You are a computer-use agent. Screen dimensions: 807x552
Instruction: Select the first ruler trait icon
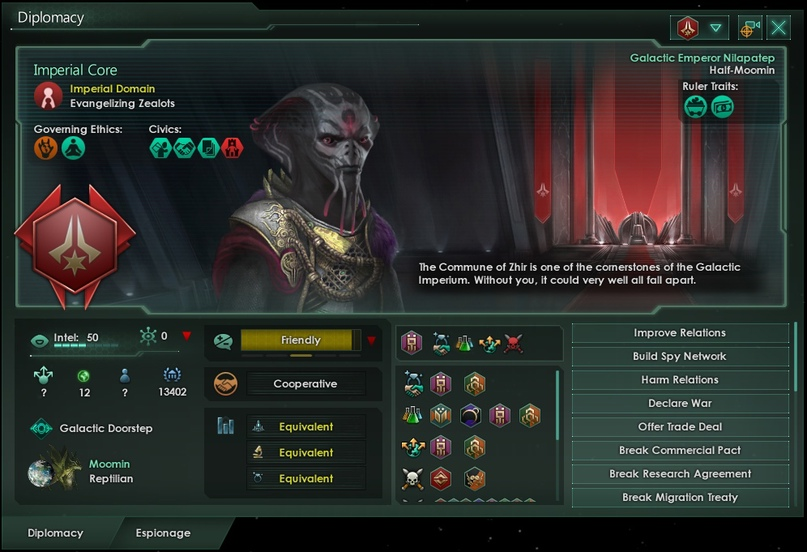[x=696, y=107]
